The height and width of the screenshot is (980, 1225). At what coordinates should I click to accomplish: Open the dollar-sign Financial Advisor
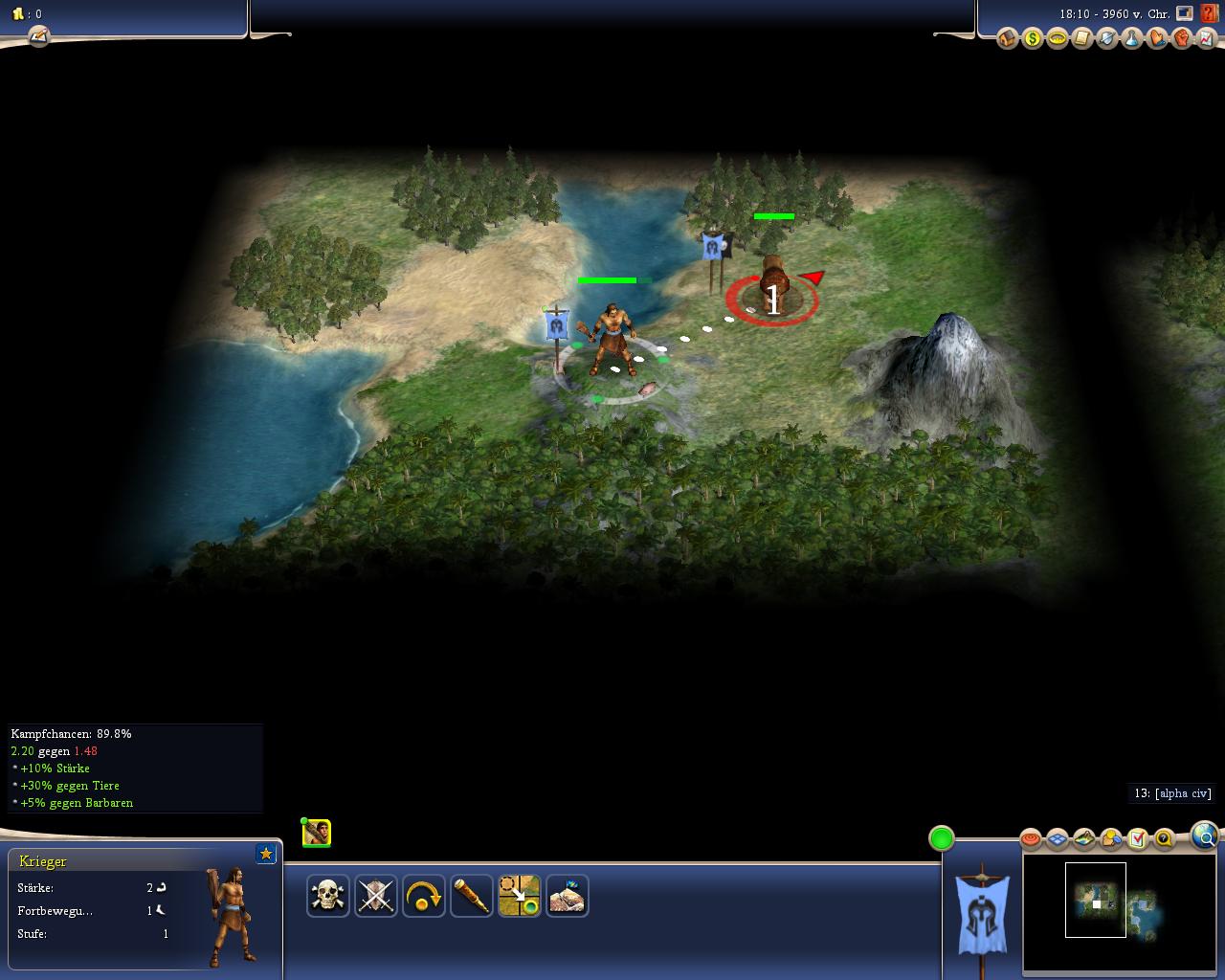[x=1032, y=38]
